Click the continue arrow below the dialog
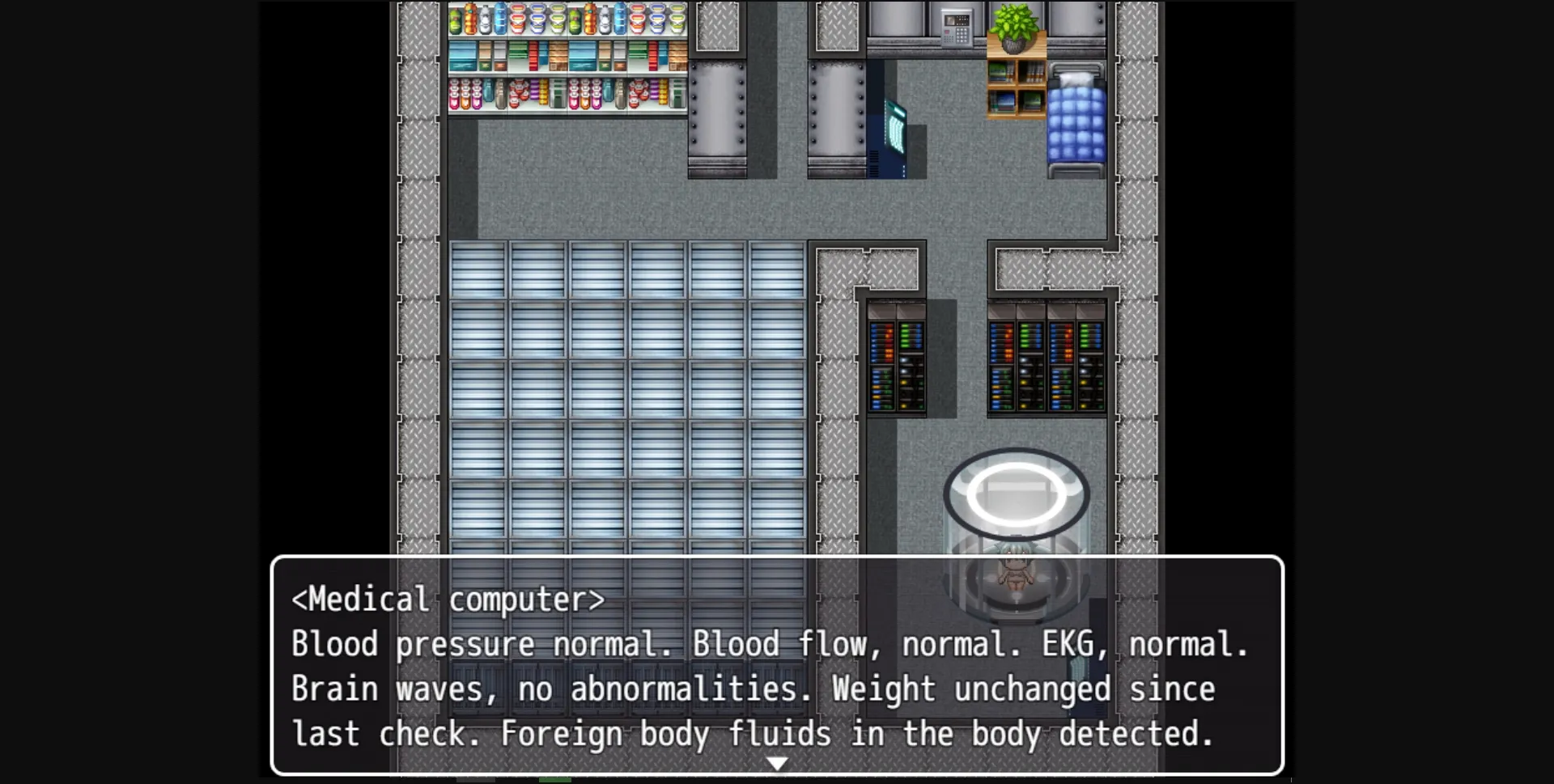The width and height of the screenshot is (1554, 784). click(x=776, y=761)
